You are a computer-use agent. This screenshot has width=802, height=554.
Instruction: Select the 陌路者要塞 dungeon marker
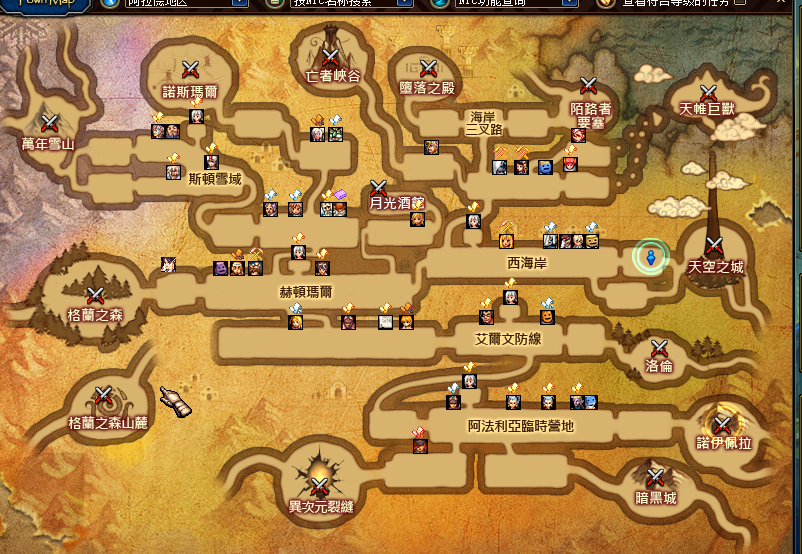click(x=589, y=86)
